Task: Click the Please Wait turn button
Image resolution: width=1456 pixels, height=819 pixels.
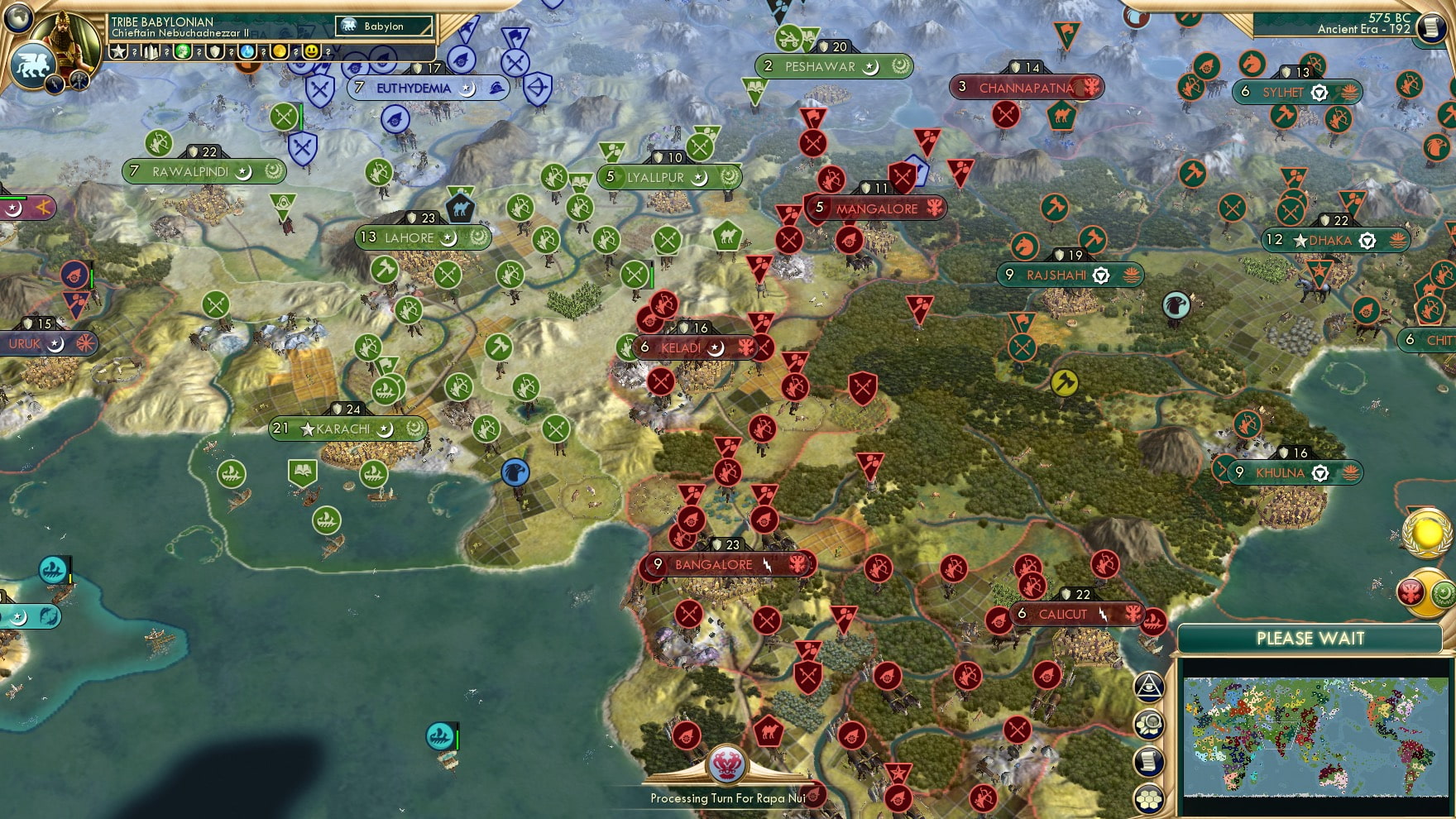Action: tap(1310, 639)
